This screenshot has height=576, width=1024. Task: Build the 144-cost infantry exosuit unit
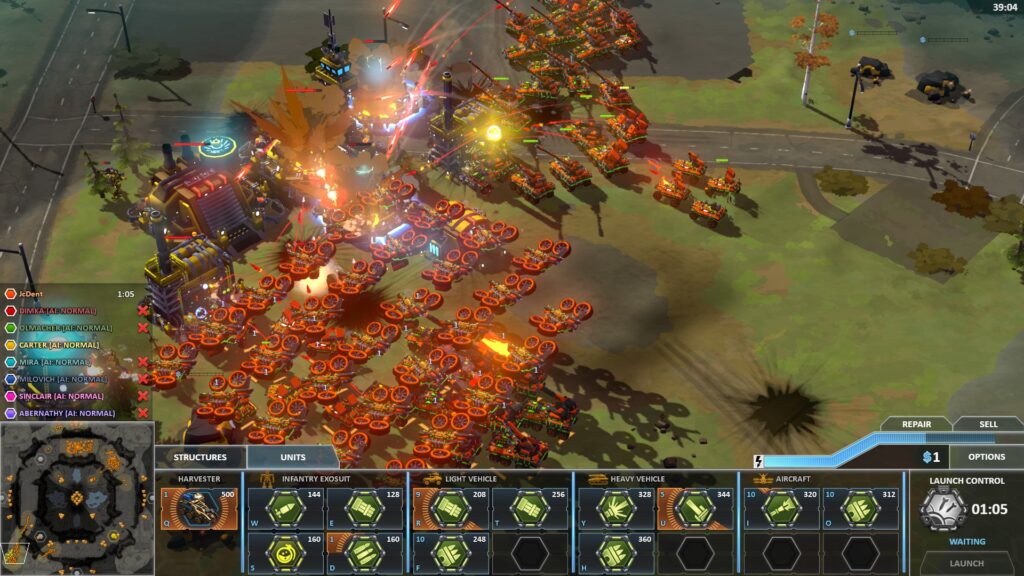[x=284, y=509]
